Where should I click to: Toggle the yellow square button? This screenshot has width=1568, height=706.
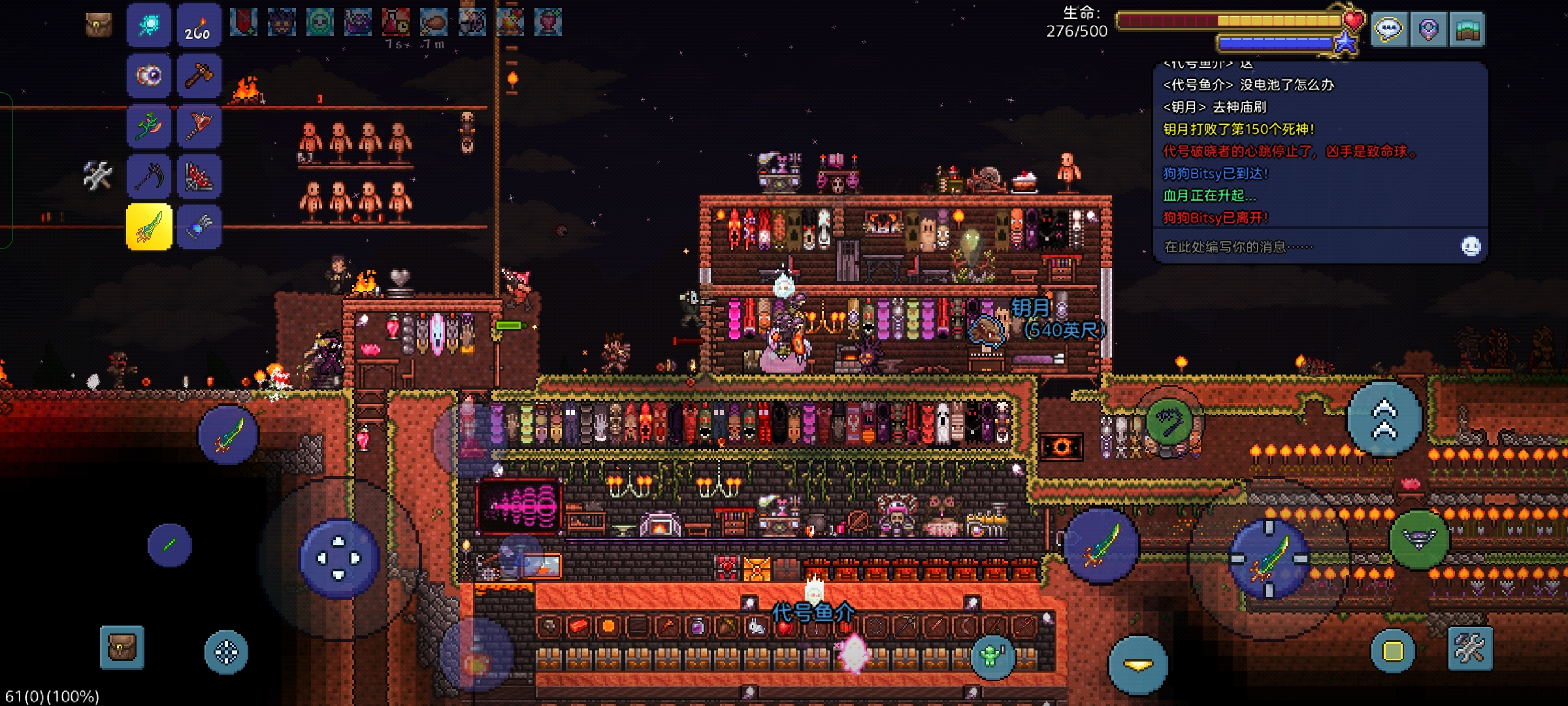pos(1392,651)
